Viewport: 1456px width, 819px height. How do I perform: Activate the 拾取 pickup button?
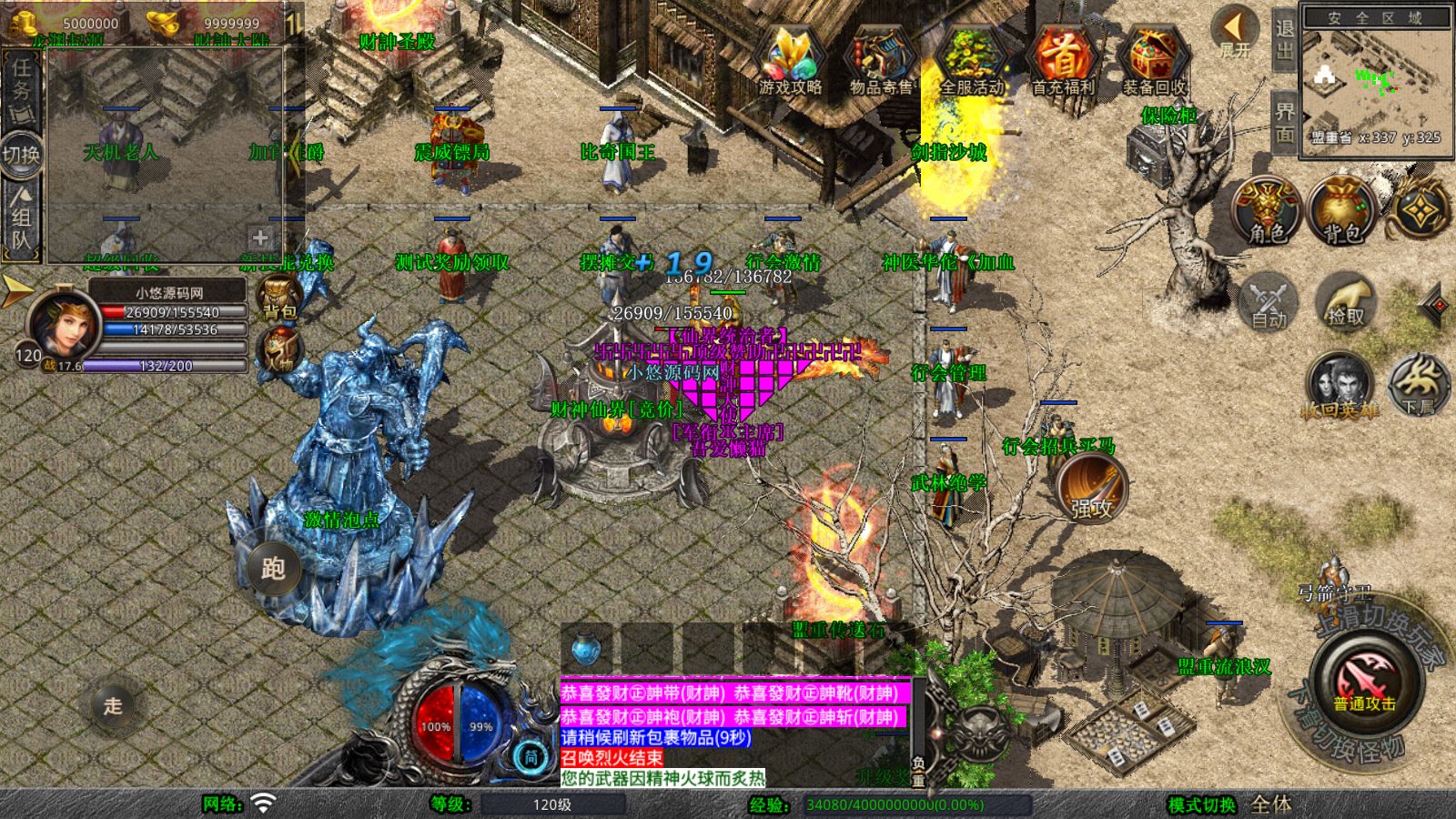(x=1346, y=302)
